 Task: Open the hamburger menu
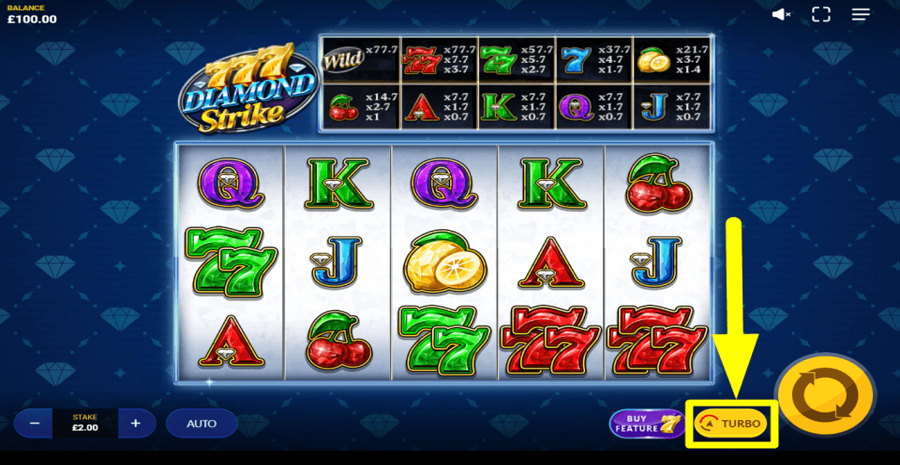861,14
